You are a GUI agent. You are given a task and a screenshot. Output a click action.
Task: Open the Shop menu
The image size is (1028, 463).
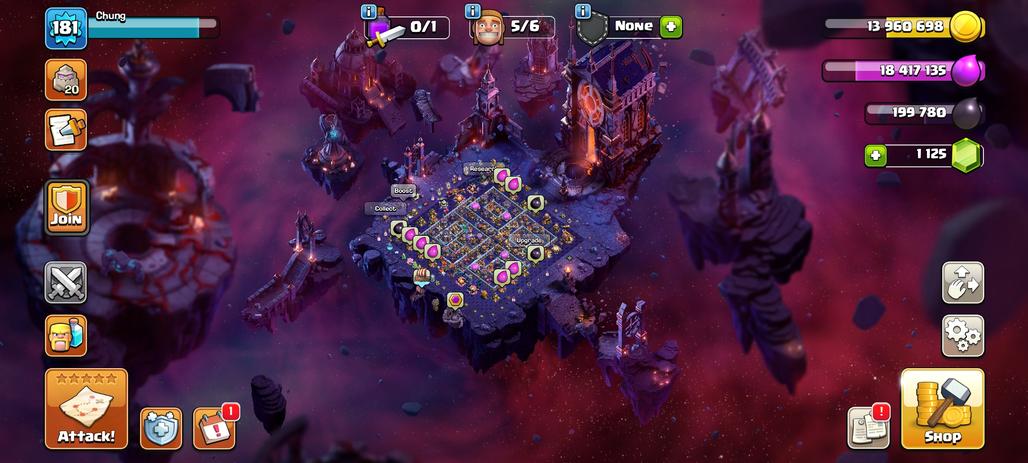point(942,408)
